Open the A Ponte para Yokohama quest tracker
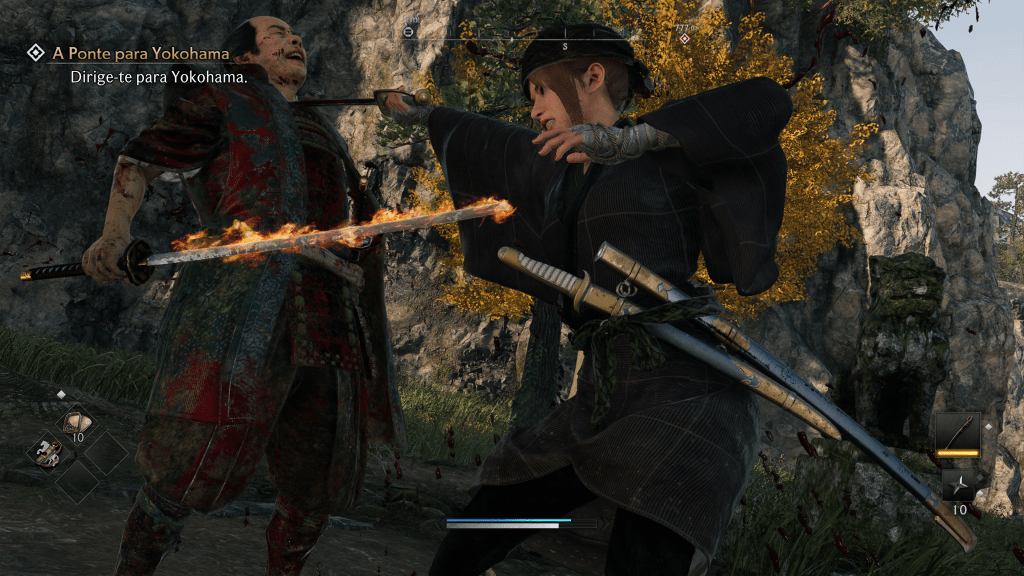 [139, 53]
